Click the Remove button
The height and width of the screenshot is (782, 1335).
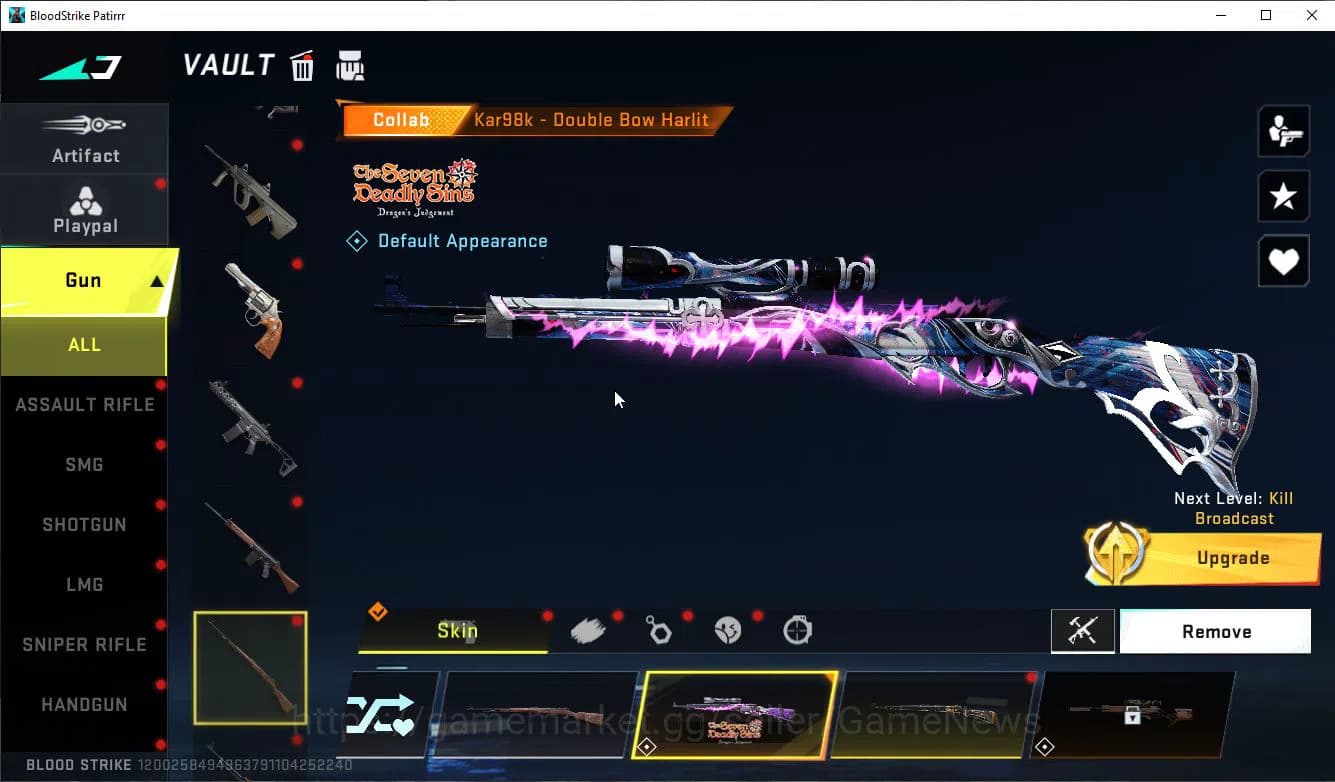pos(1215,631)
